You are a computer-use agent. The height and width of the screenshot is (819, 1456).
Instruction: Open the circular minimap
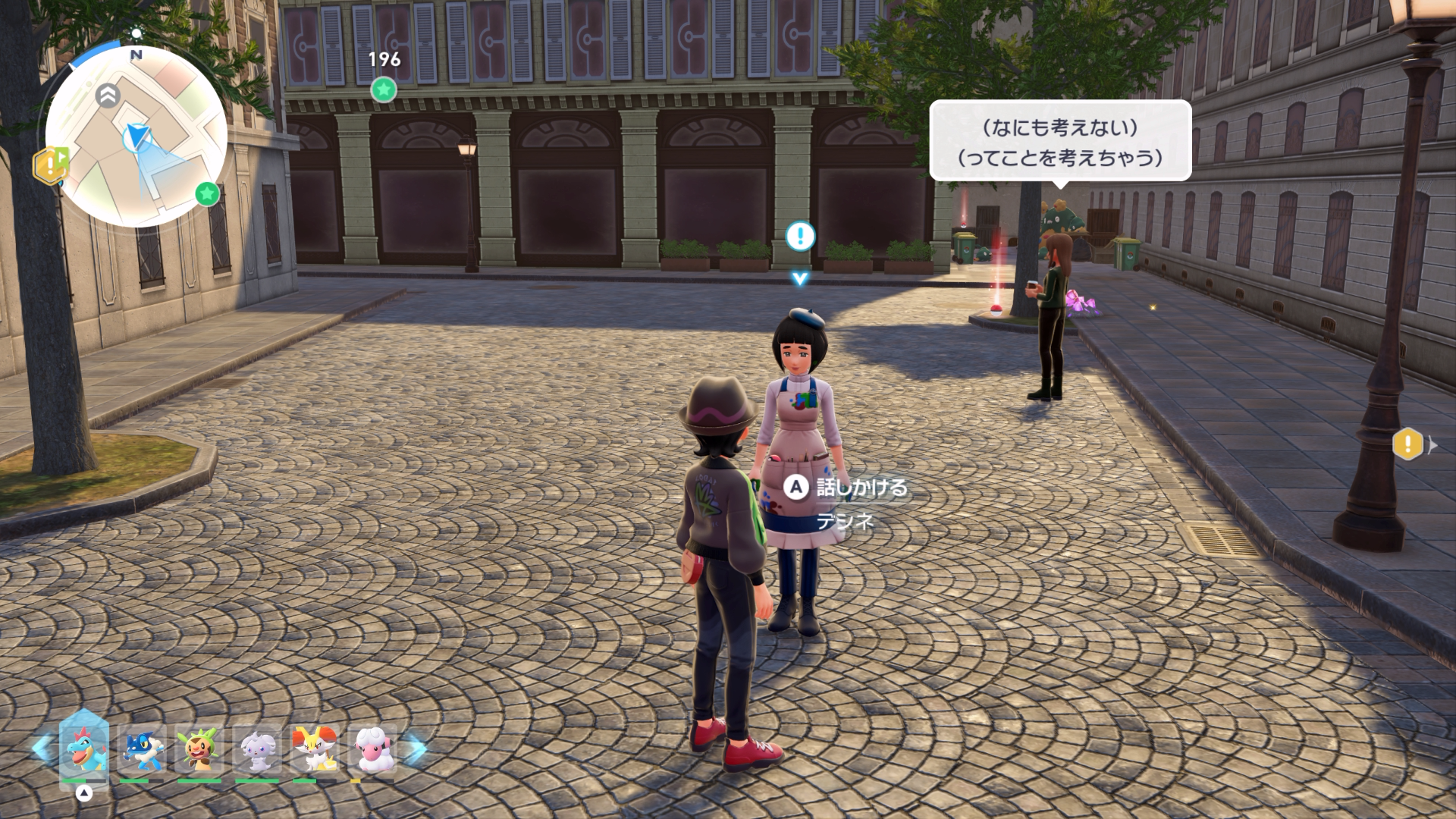136,136
